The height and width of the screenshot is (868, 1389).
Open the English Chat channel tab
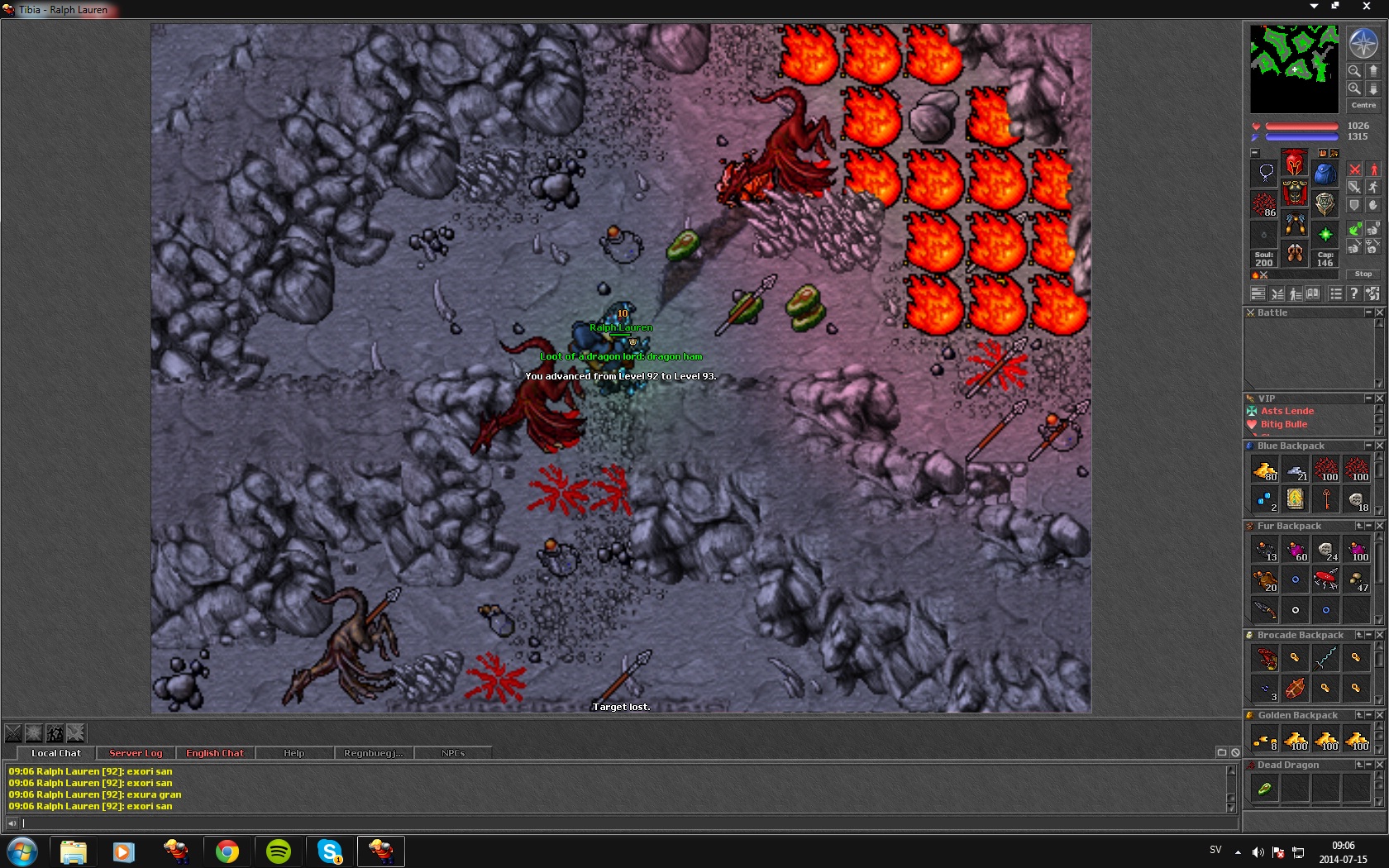pyautogui.click(x=215, y=753)
